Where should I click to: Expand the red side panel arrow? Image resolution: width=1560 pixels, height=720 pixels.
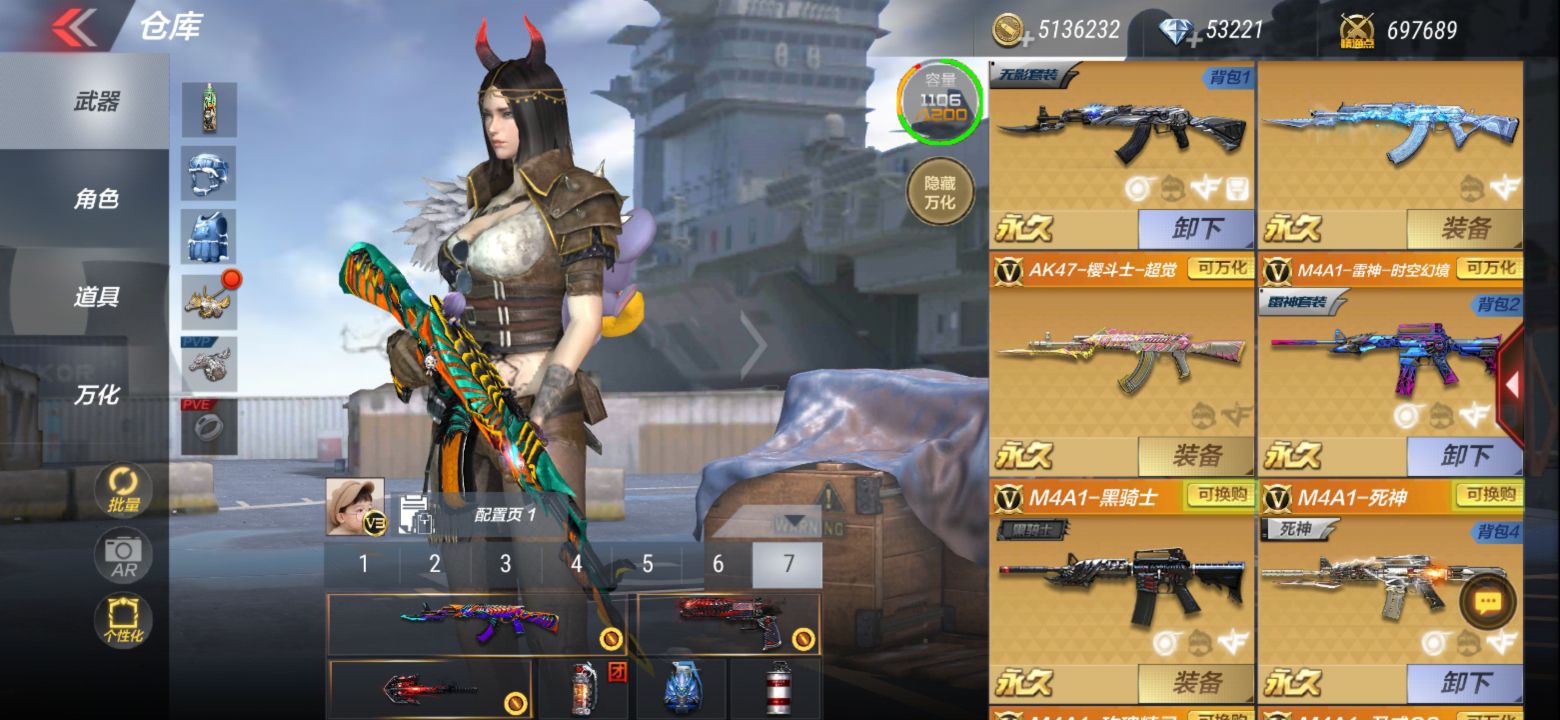1512,385
